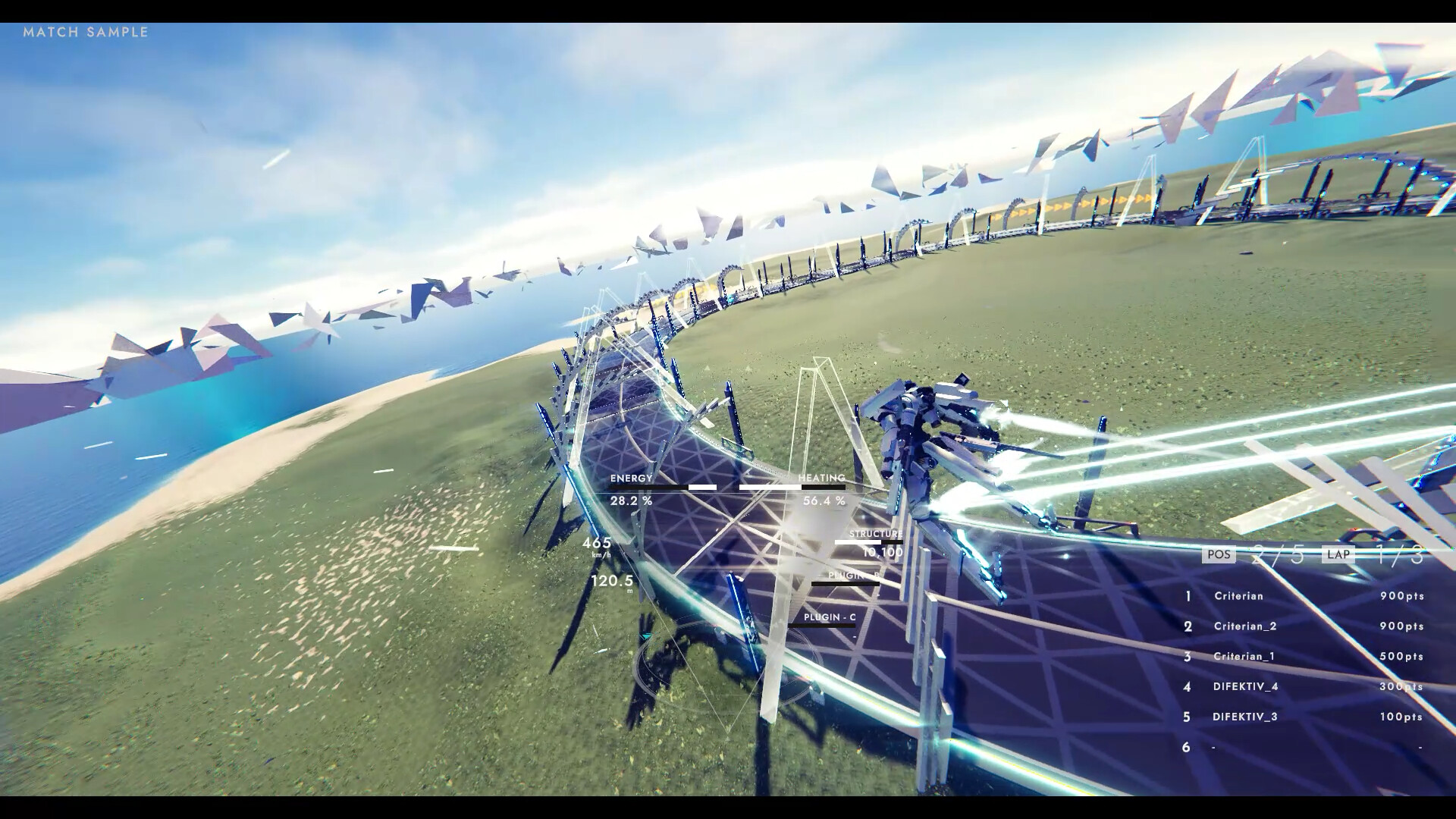Click the speed readout showing 465 km/h
Screen dimensions: 1456x819
(x=598, y=543)
